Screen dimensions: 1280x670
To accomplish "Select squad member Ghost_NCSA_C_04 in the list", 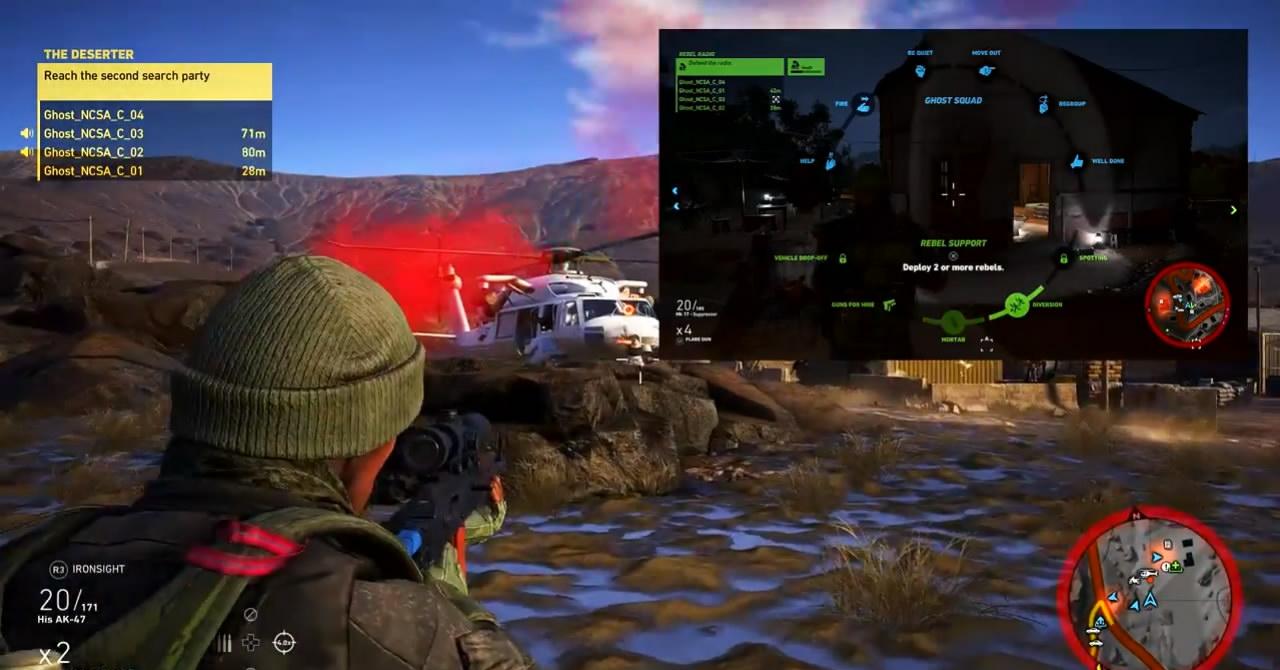I will (94, 115).
